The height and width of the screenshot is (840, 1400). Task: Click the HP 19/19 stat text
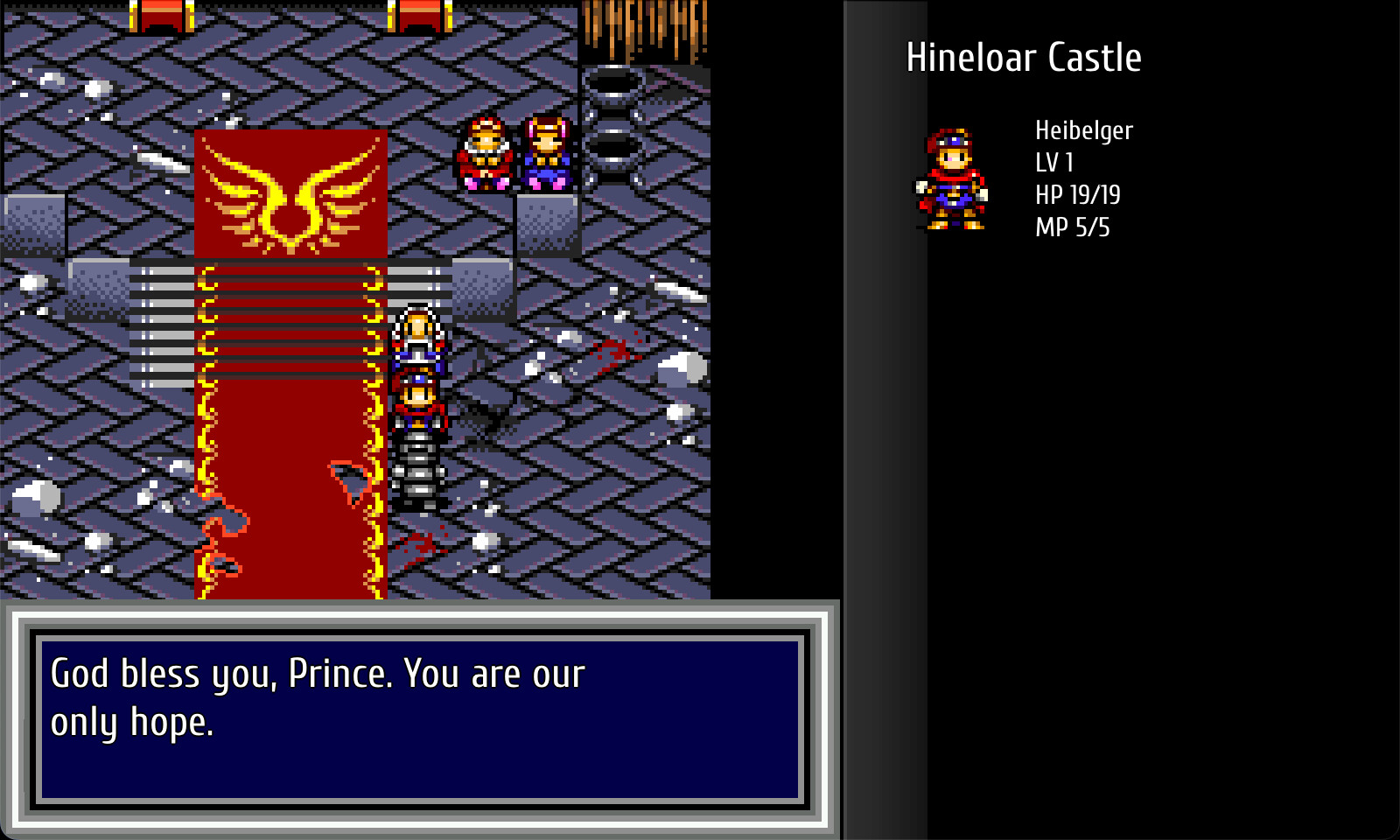[x=1077, y=194]
